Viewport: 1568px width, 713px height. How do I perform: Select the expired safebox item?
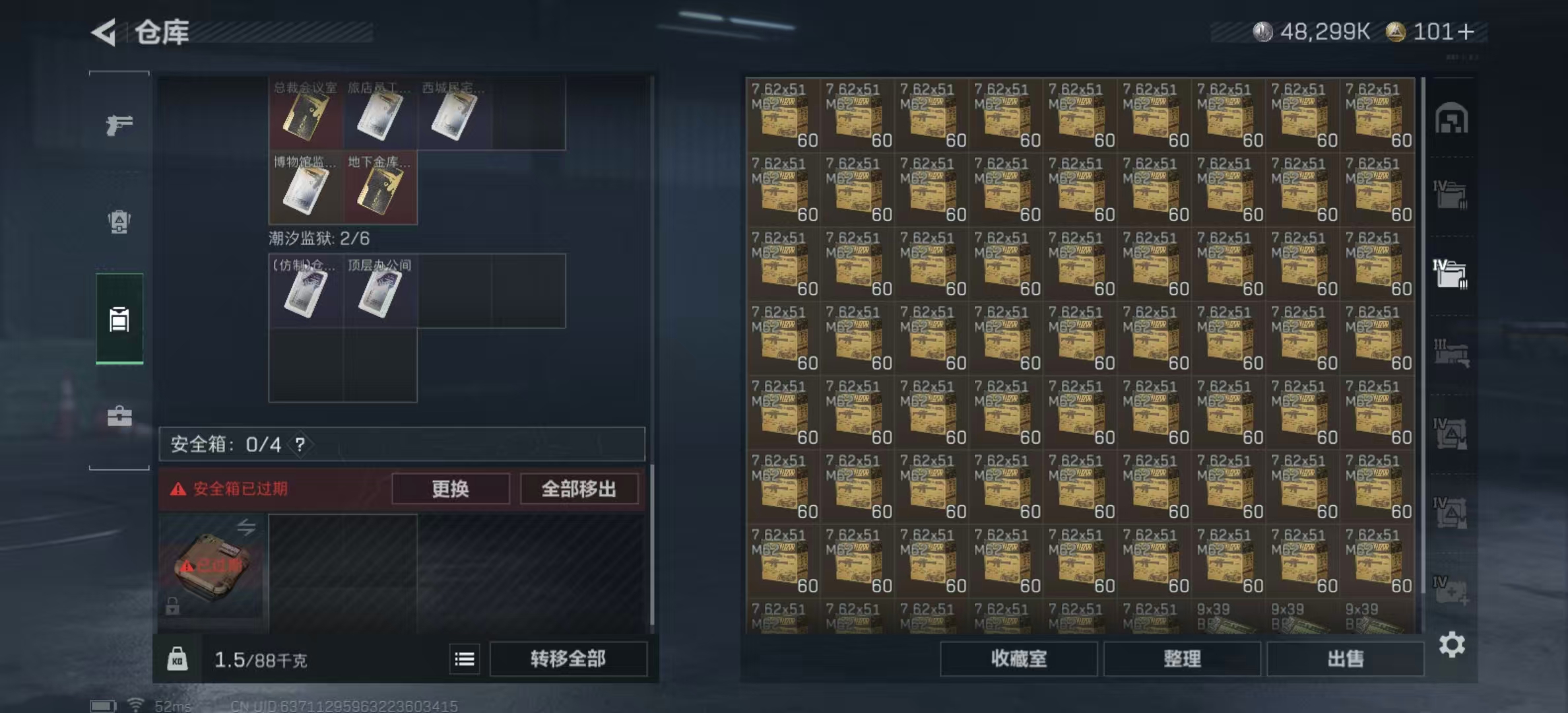(211, 569)
